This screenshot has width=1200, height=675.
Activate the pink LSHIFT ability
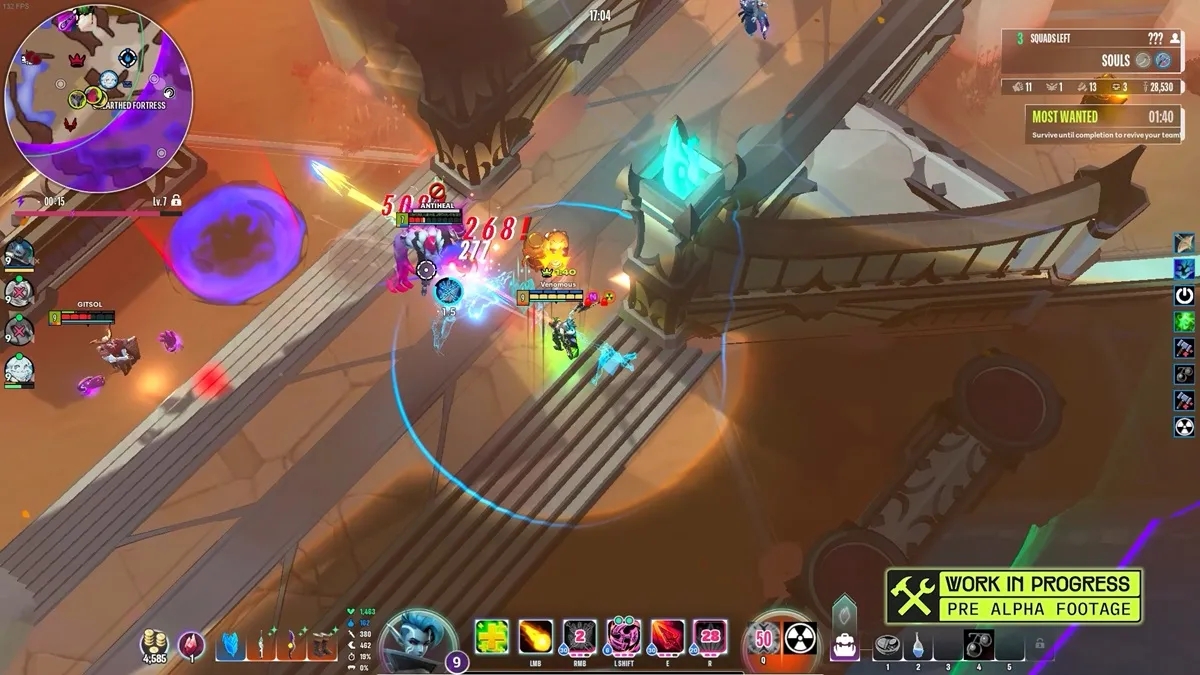(623, 637)
